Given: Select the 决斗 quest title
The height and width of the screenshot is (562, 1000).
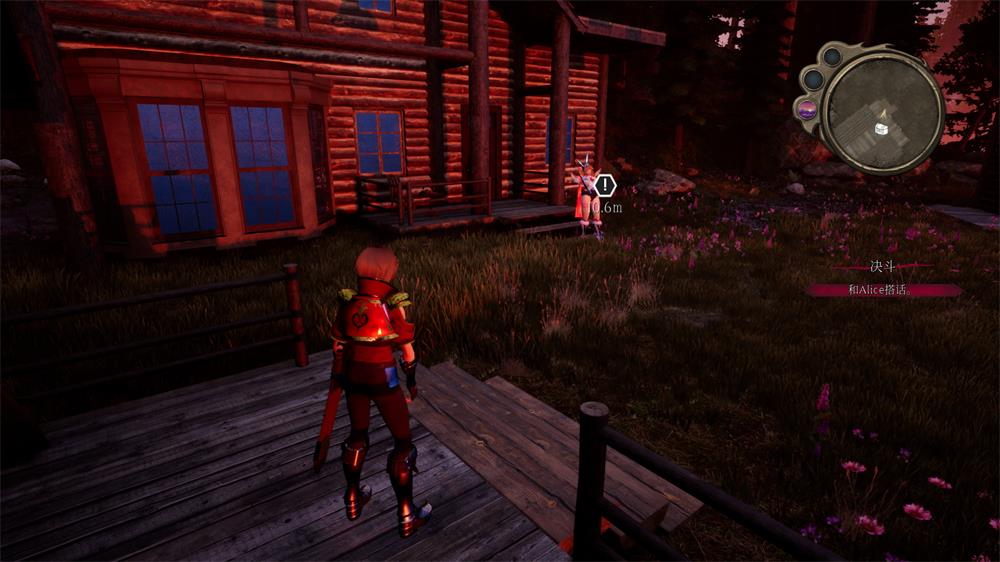Looking at the screenshot, I should click(882, 268).
